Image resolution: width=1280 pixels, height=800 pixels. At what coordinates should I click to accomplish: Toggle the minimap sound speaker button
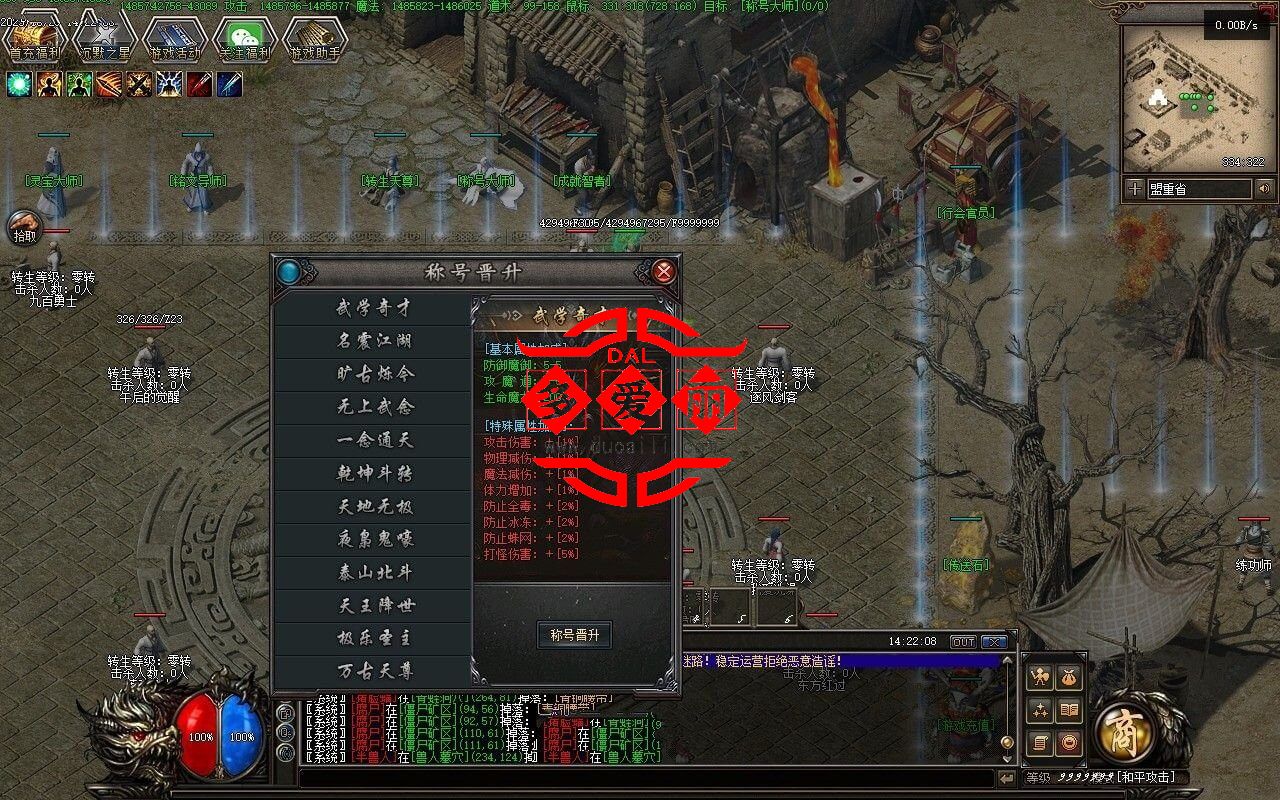(1265, 188)
